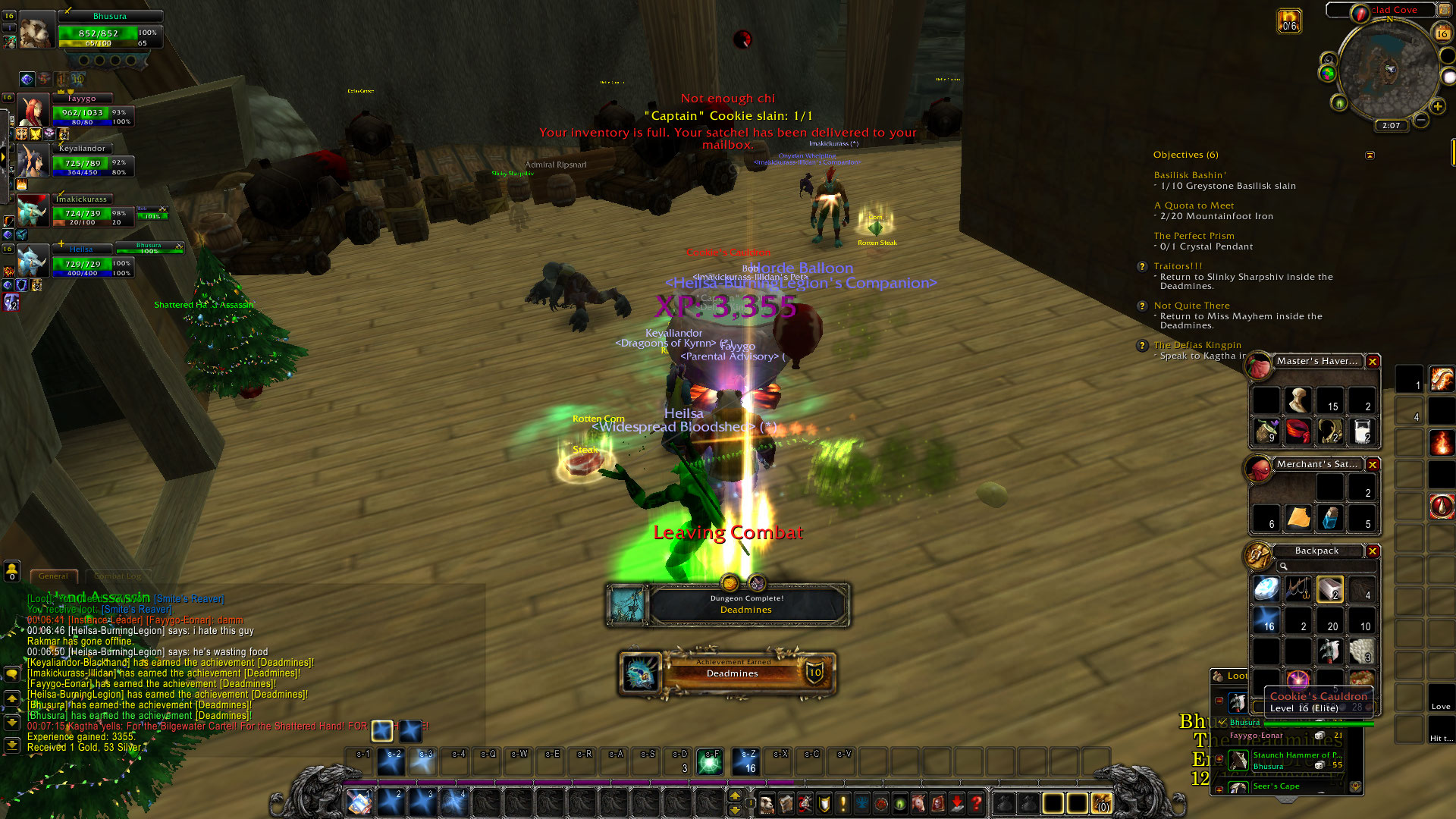Collapse the Objectives quest tracker

pyautogui.click(x=1370, y=155)
